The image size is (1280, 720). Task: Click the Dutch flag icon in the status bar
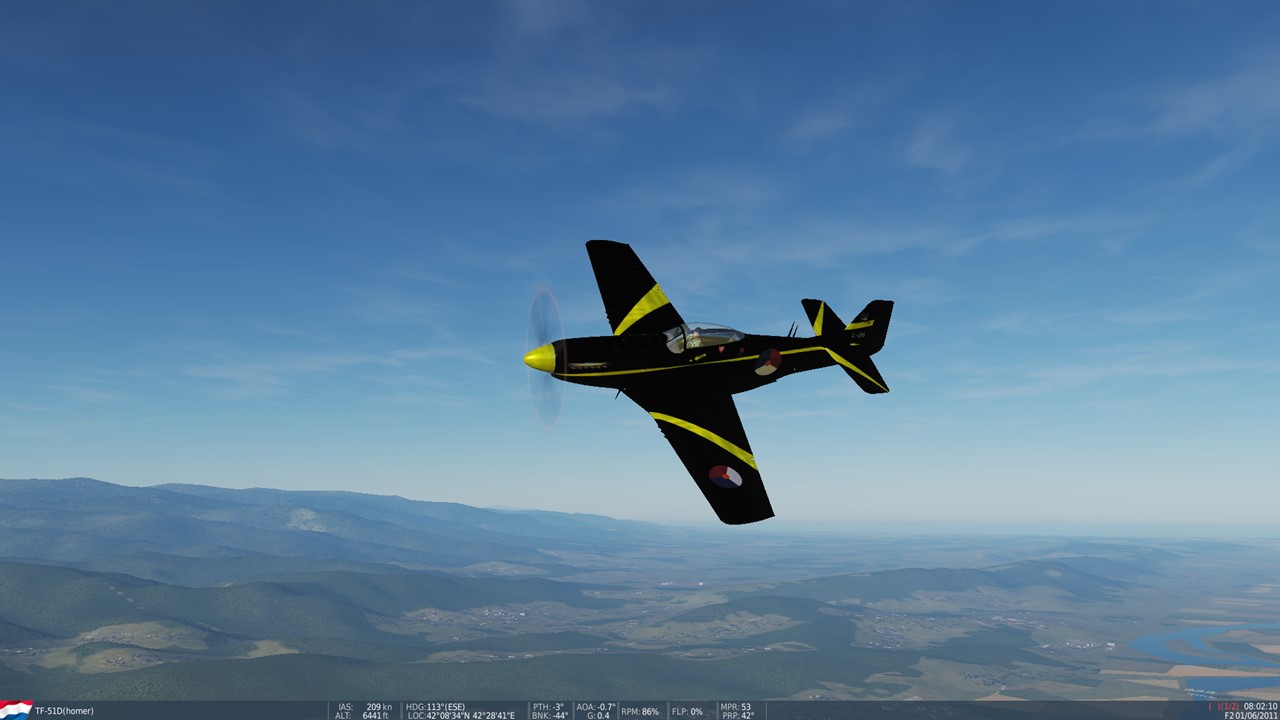tap(17, 710)
